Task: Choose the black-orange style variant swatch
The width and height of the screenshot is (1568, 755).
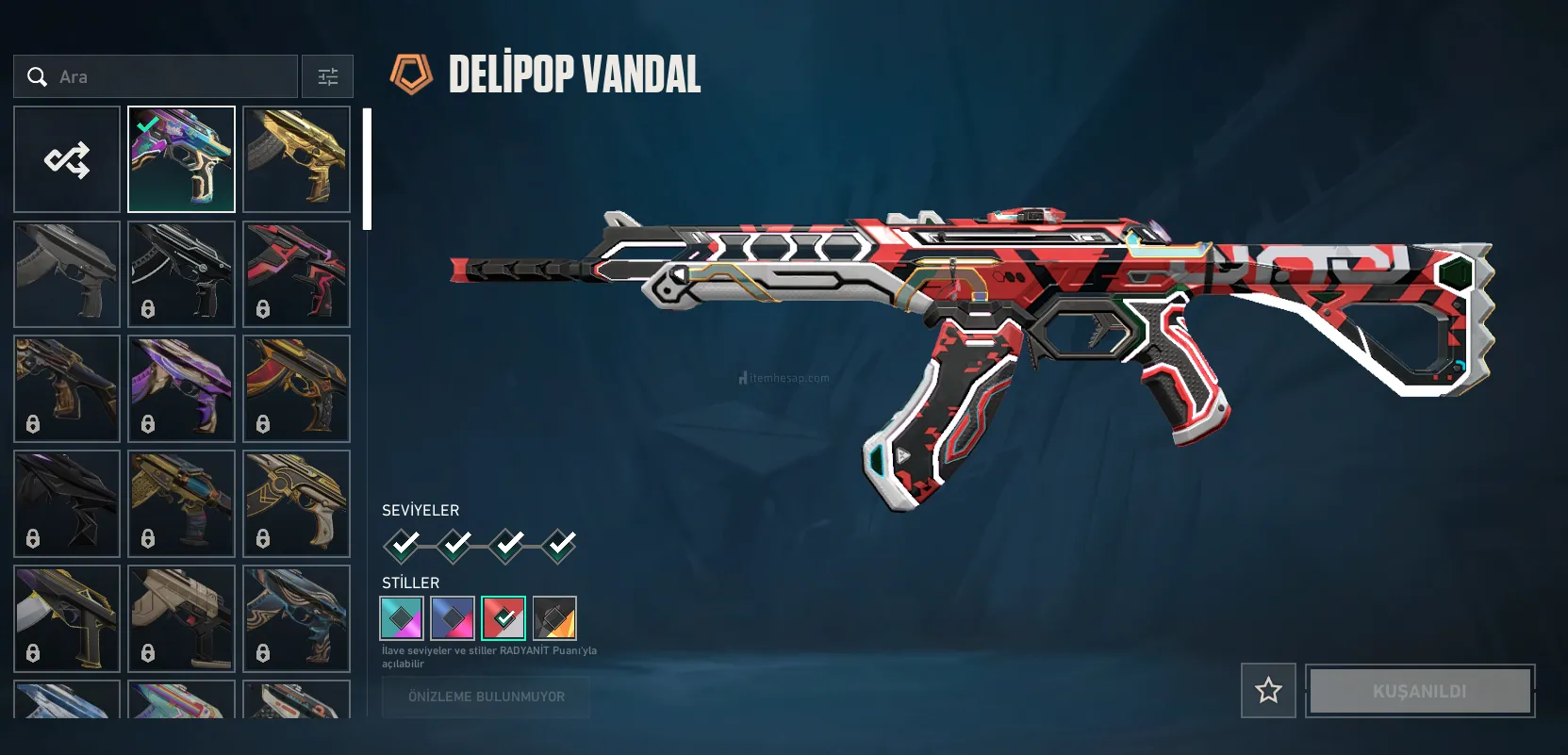Action: pyautogui.click(x=554, y=618)
